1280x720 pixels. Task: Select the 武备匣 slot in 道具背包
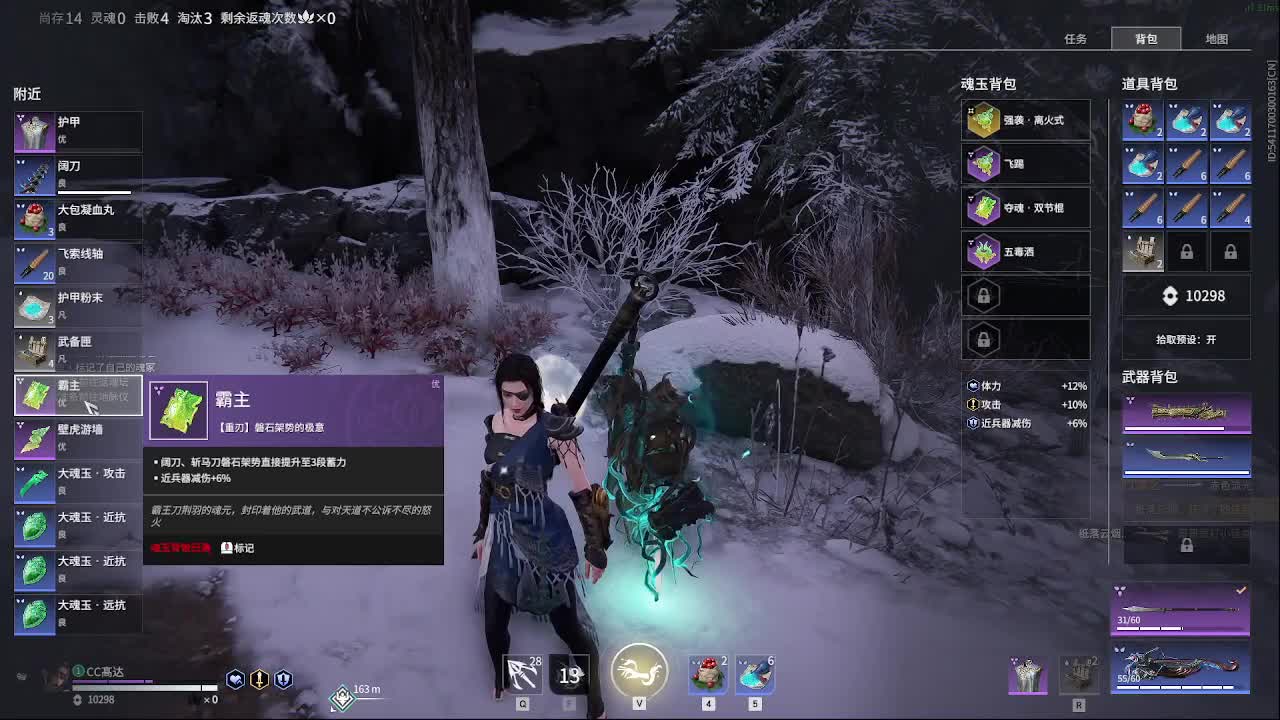click(1142, 252)
